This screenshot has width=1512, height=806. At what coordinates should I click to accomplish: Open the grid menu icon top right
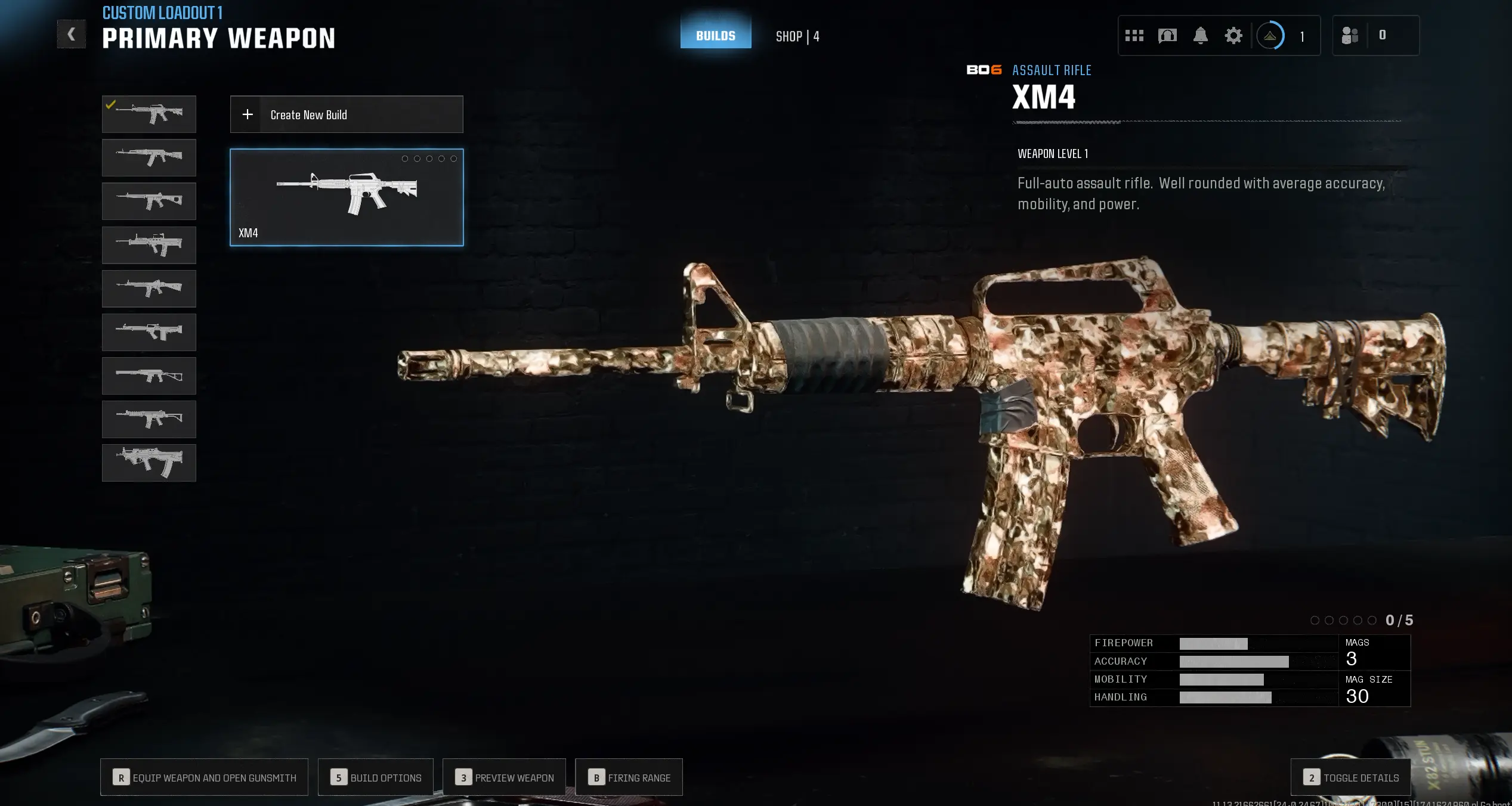click(x=1134, y=35)
